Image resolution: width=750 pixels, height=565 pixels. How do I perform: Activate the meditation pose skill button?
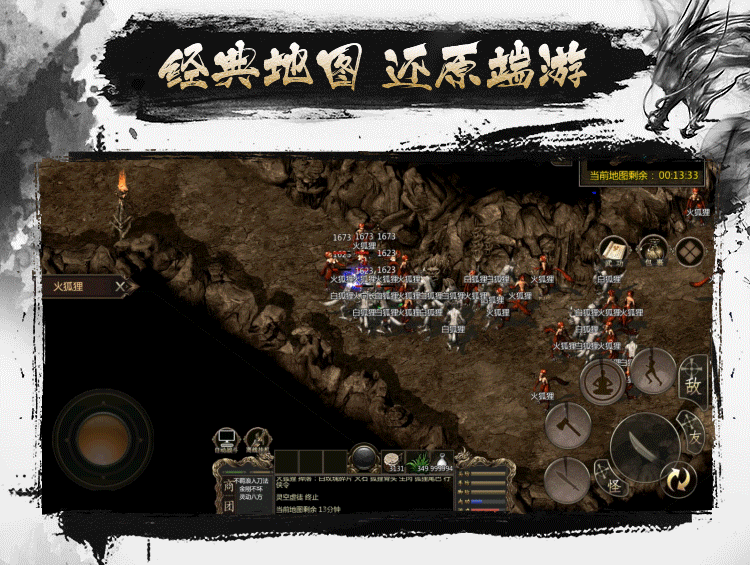[x=603, y=384]
